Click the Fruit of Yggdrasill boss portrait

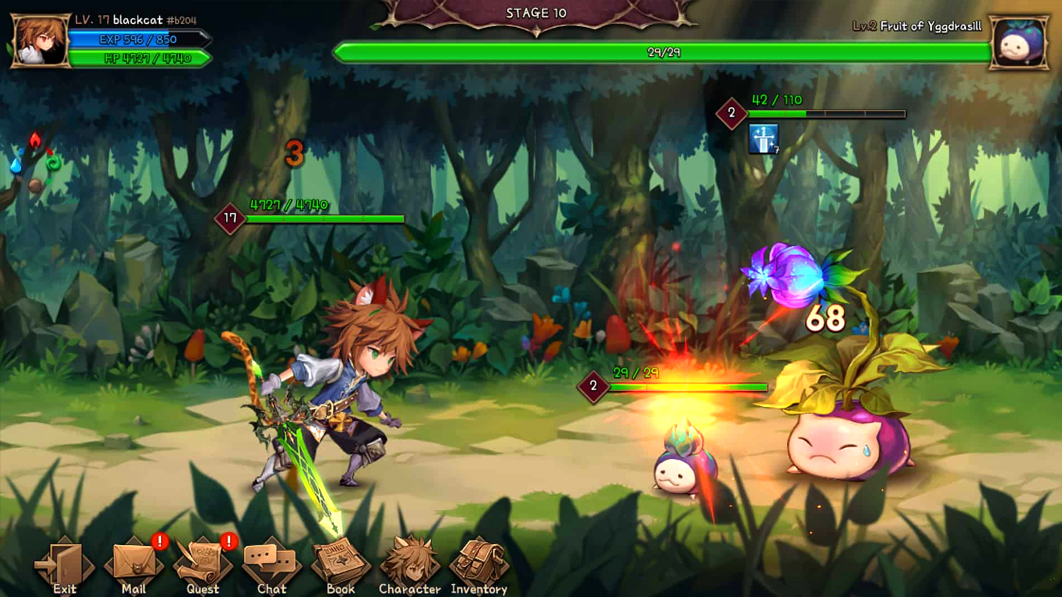(1019, 42)
